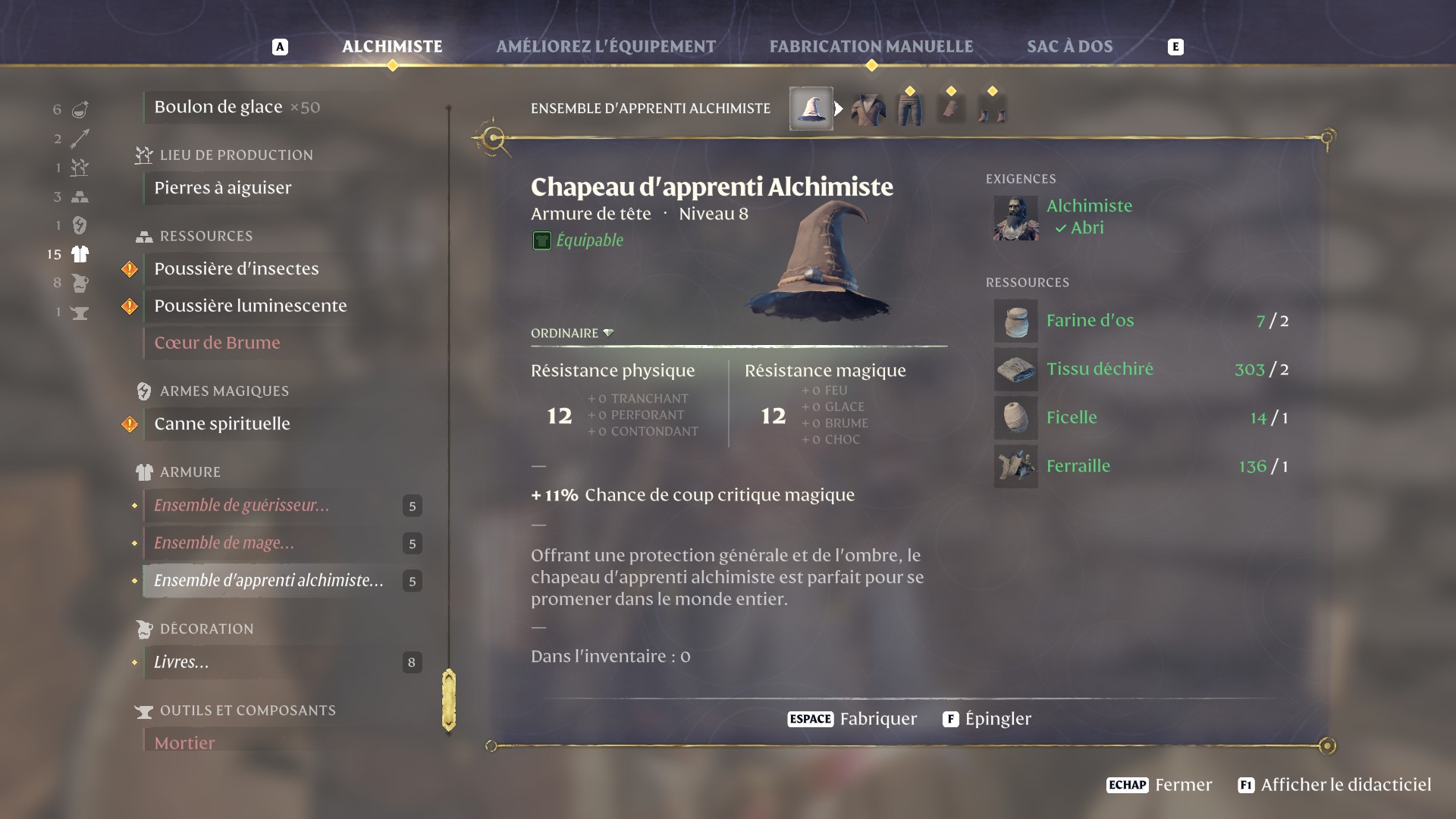
Task: Select the Mortier tool recipe
Action: click(x=184, y=743)
